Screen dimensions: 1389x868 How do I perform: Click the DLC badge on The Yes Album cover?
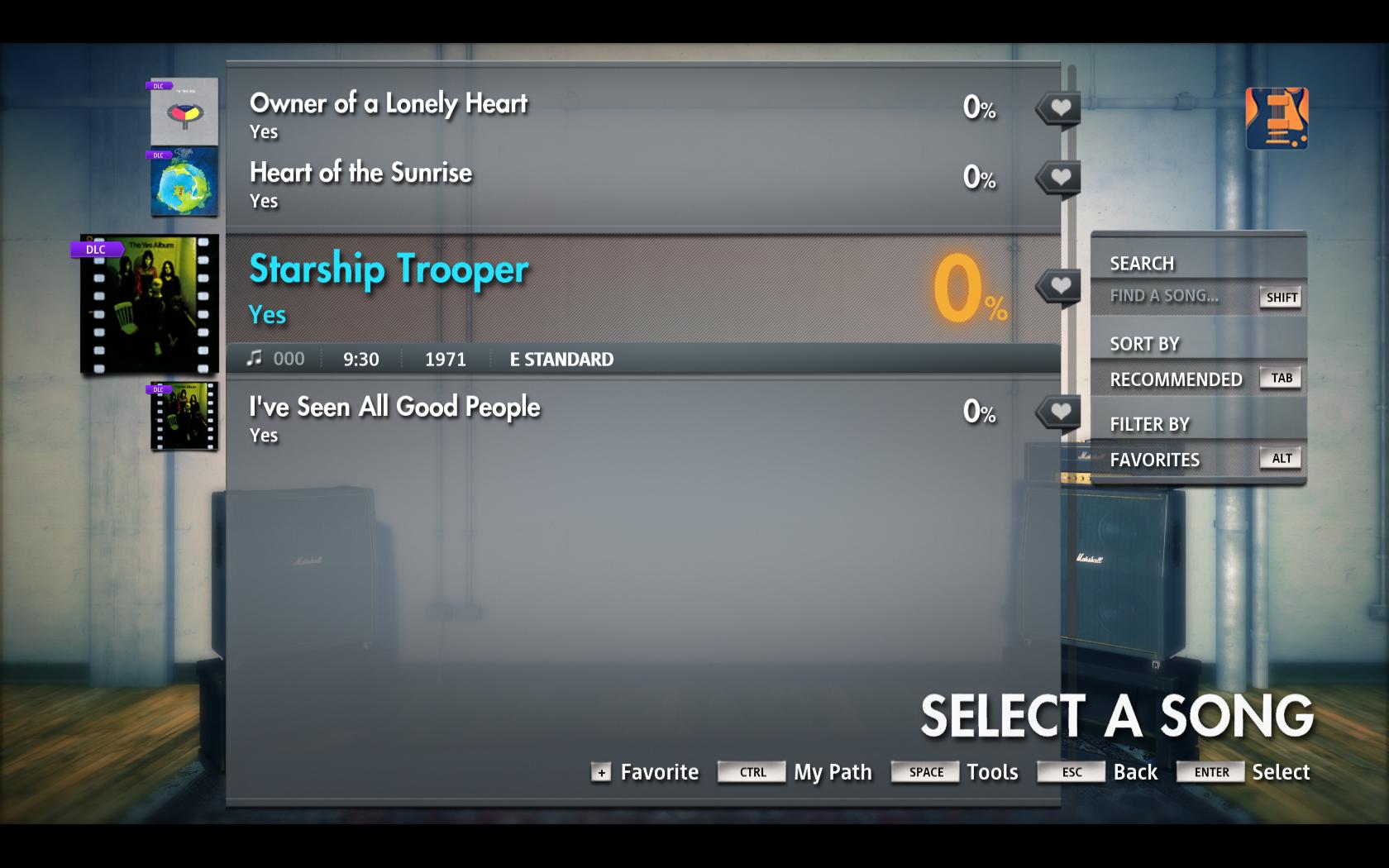click(95, 247)
